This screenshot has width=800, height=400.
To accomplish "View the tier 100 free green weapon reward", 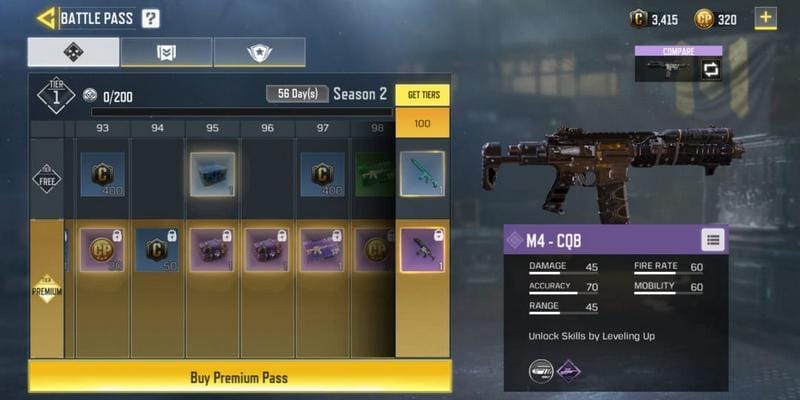I will click(422, 174).
